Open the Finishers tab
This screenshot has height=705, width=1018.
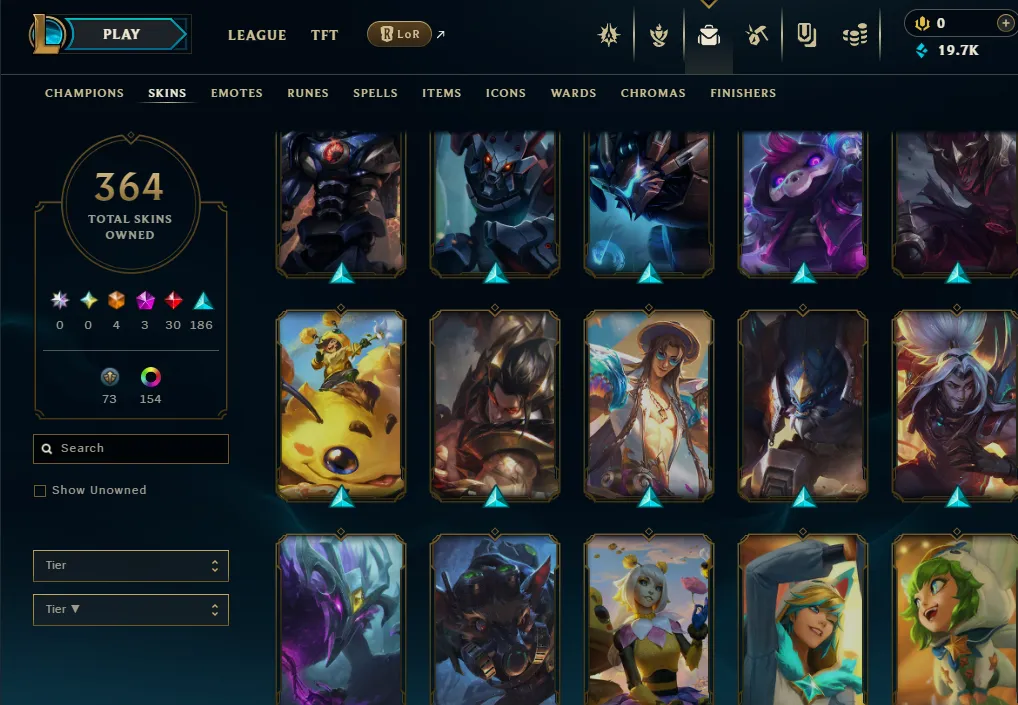pos(743,93)
